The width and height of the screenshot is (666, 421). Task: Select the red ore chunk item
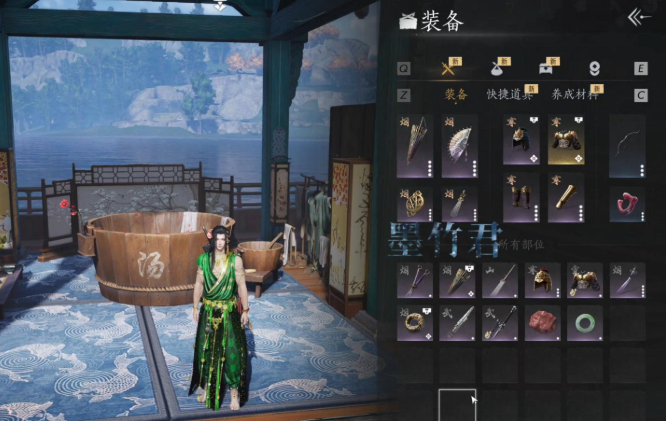coord(543,323)
